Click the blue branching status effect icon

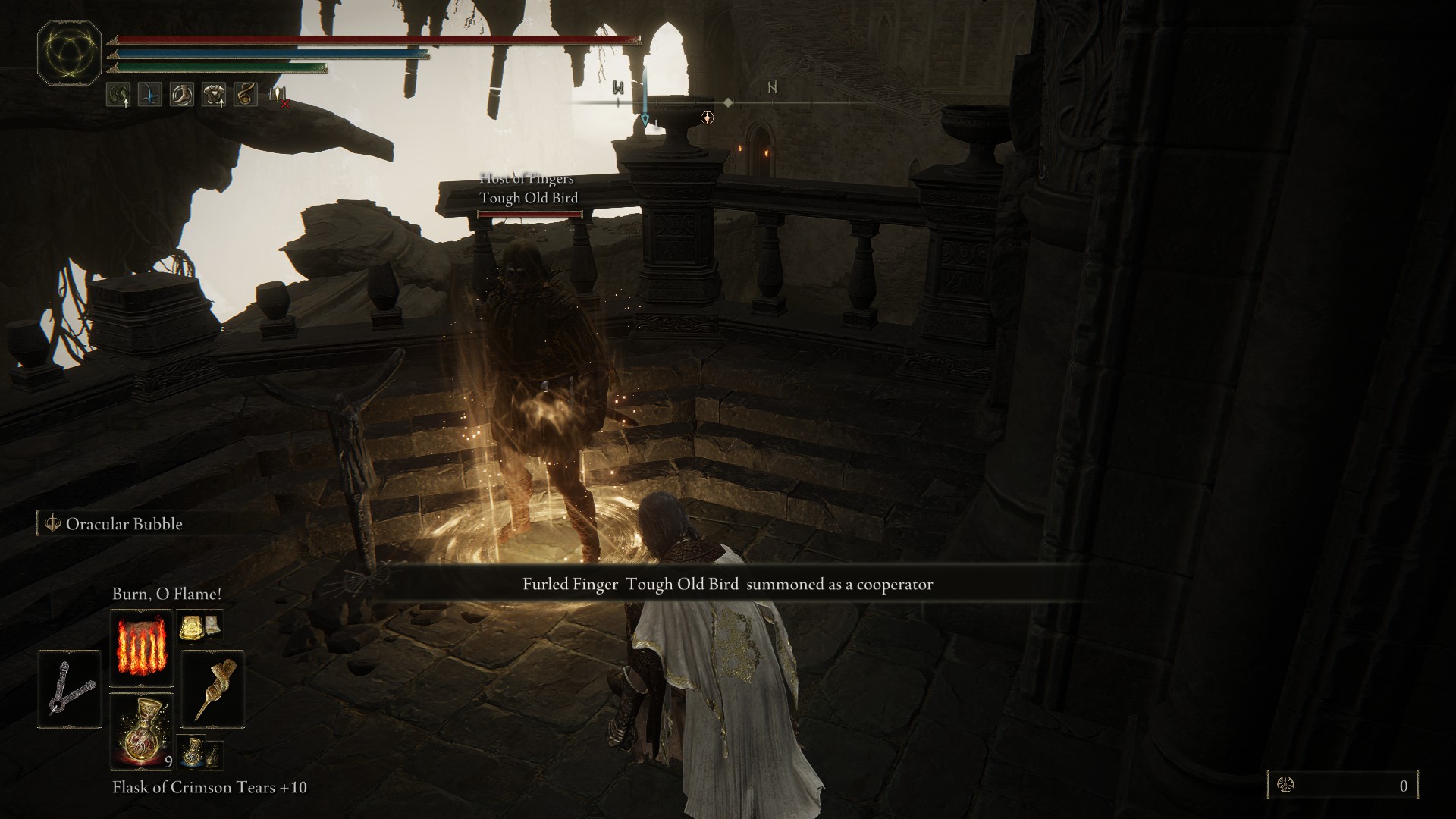point(149,95)
